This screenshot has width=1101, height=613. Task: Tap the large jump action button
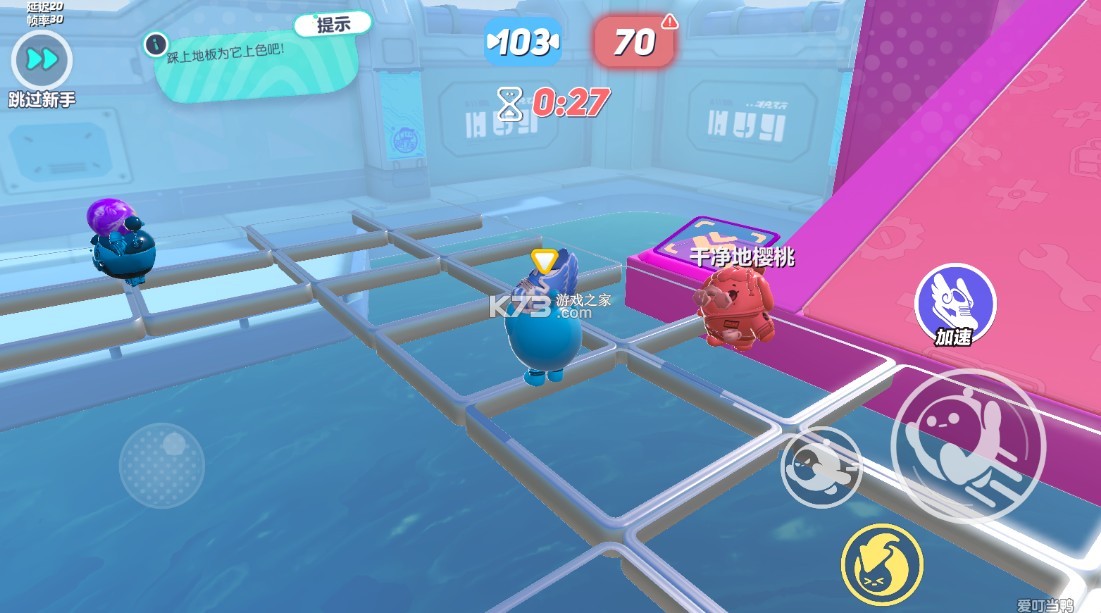coord(967,445)
